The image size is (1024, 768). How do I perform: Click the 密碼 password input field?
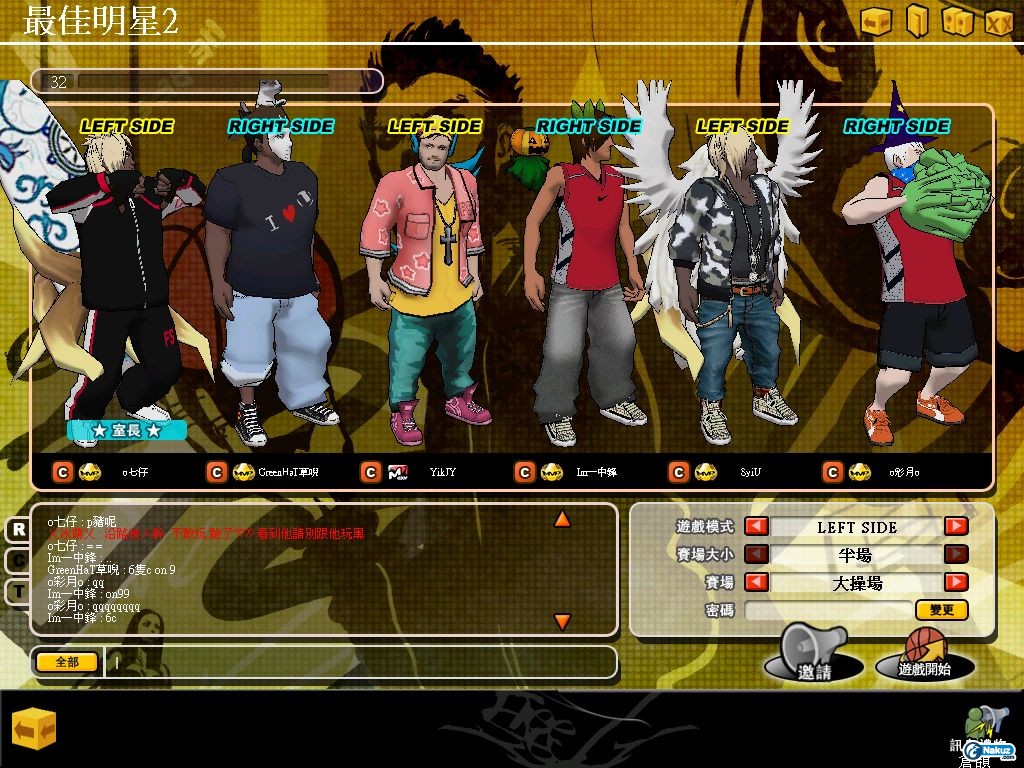pyautogui.click(x=828, y=609)
